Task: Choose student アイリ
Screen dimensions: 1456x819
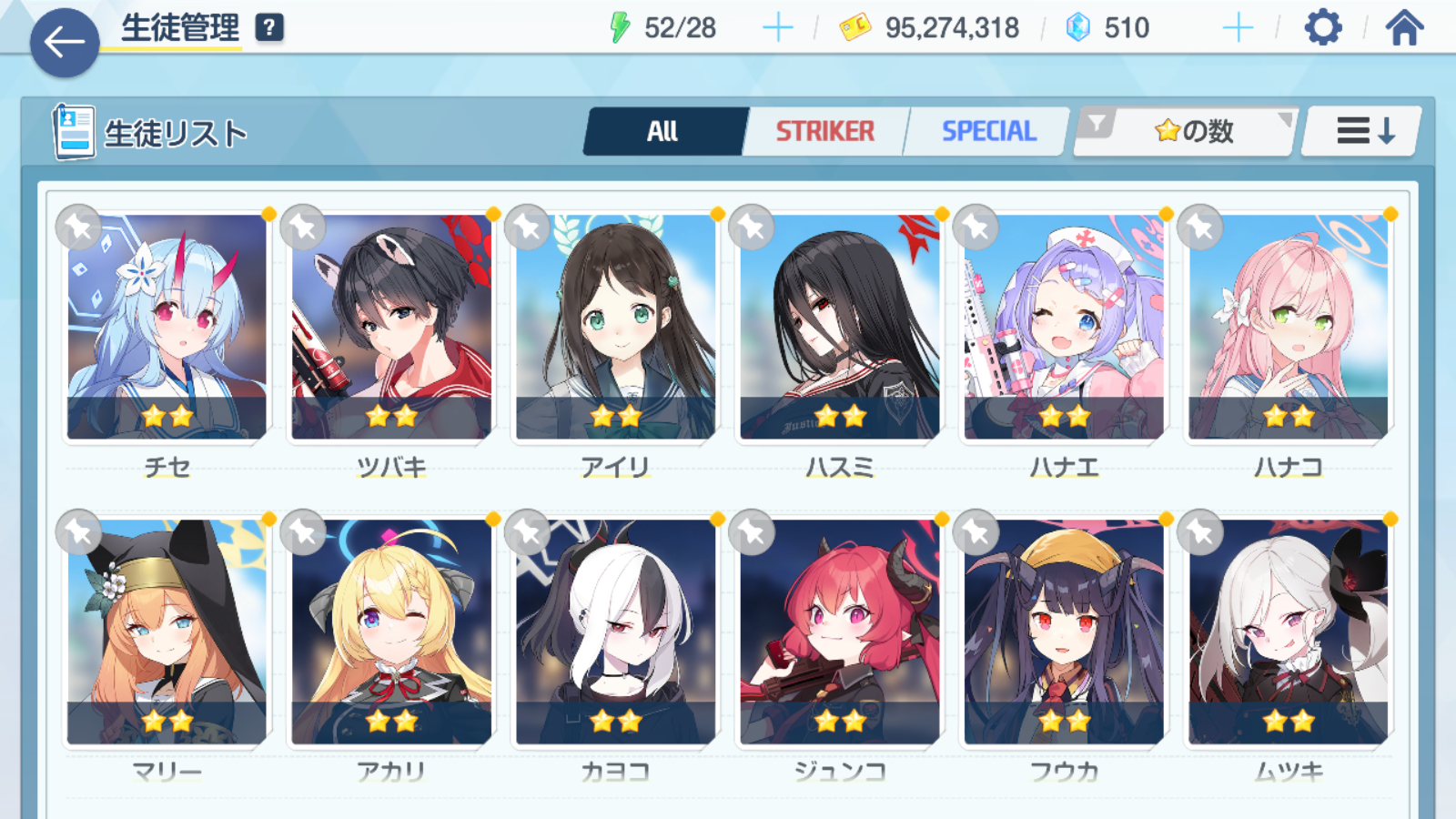Action: (616, 328)
